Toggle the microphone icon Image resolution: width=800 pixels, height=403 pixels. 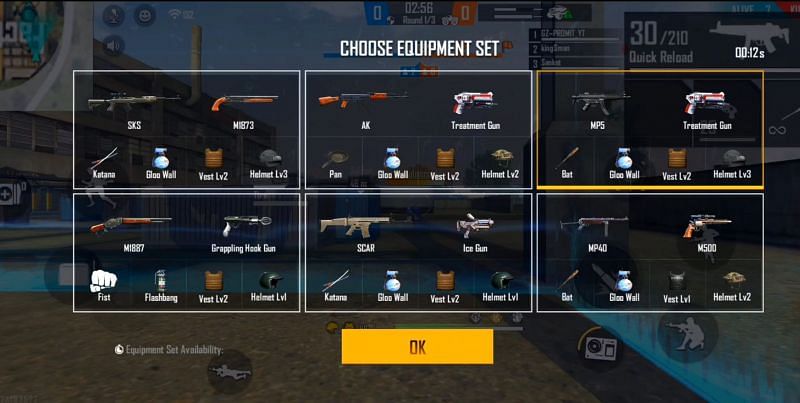[x=113, y=15]
